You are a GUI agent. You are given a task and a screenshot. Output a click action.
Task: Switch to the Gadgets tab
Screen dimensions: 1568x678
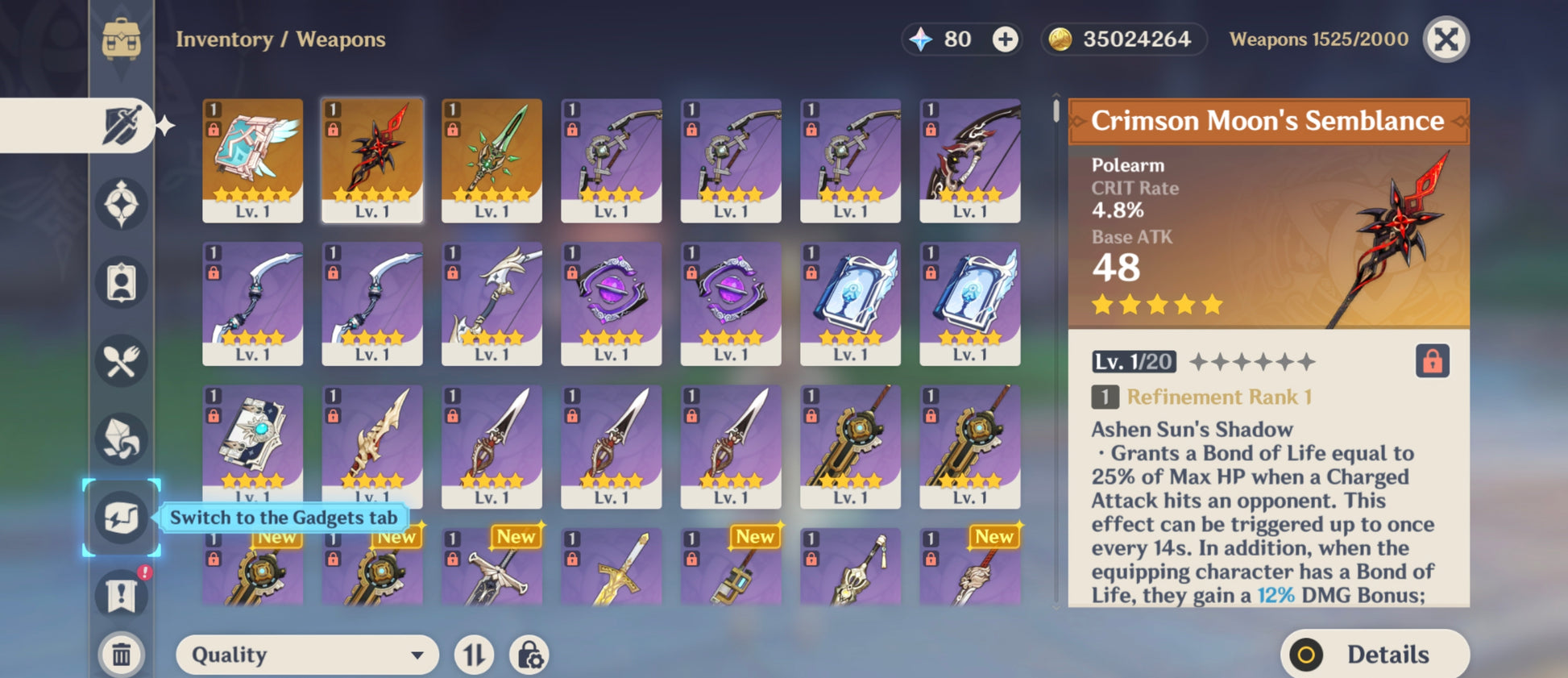click(121, 517)
